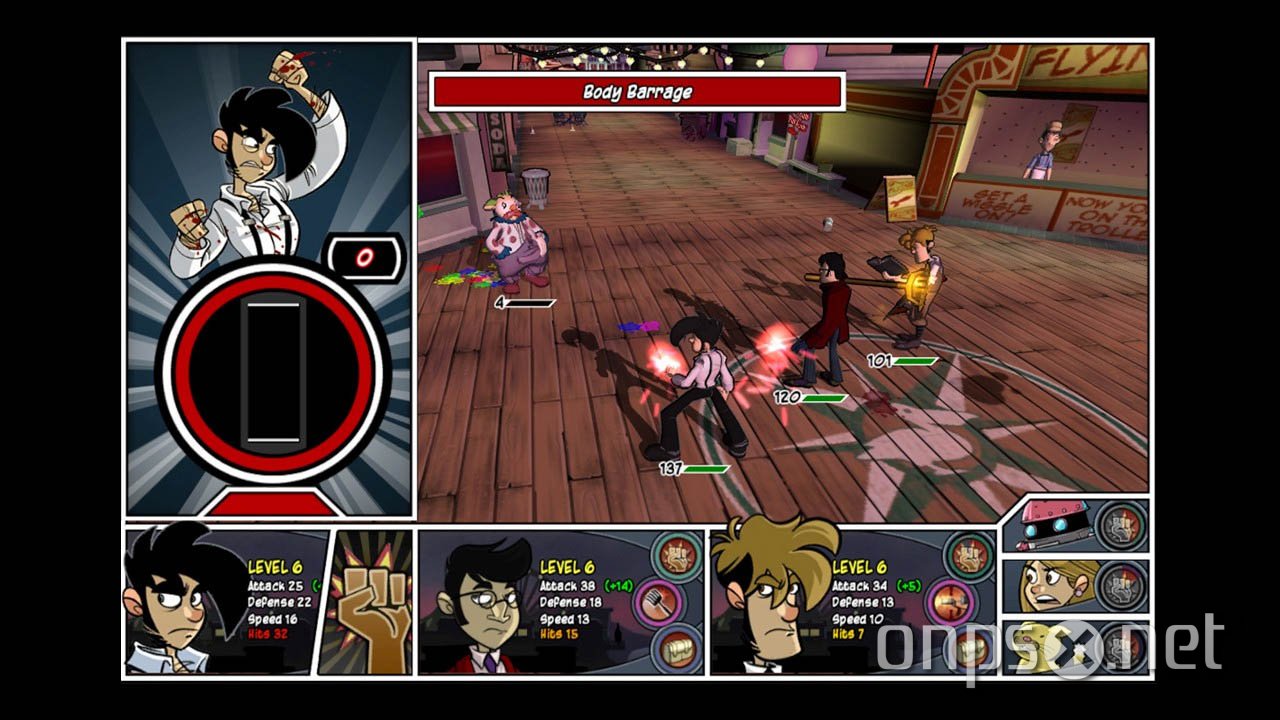1280x720 pixels.
Task: Click the support girl's fist ability icon
Action: [x=1120, y=587]
